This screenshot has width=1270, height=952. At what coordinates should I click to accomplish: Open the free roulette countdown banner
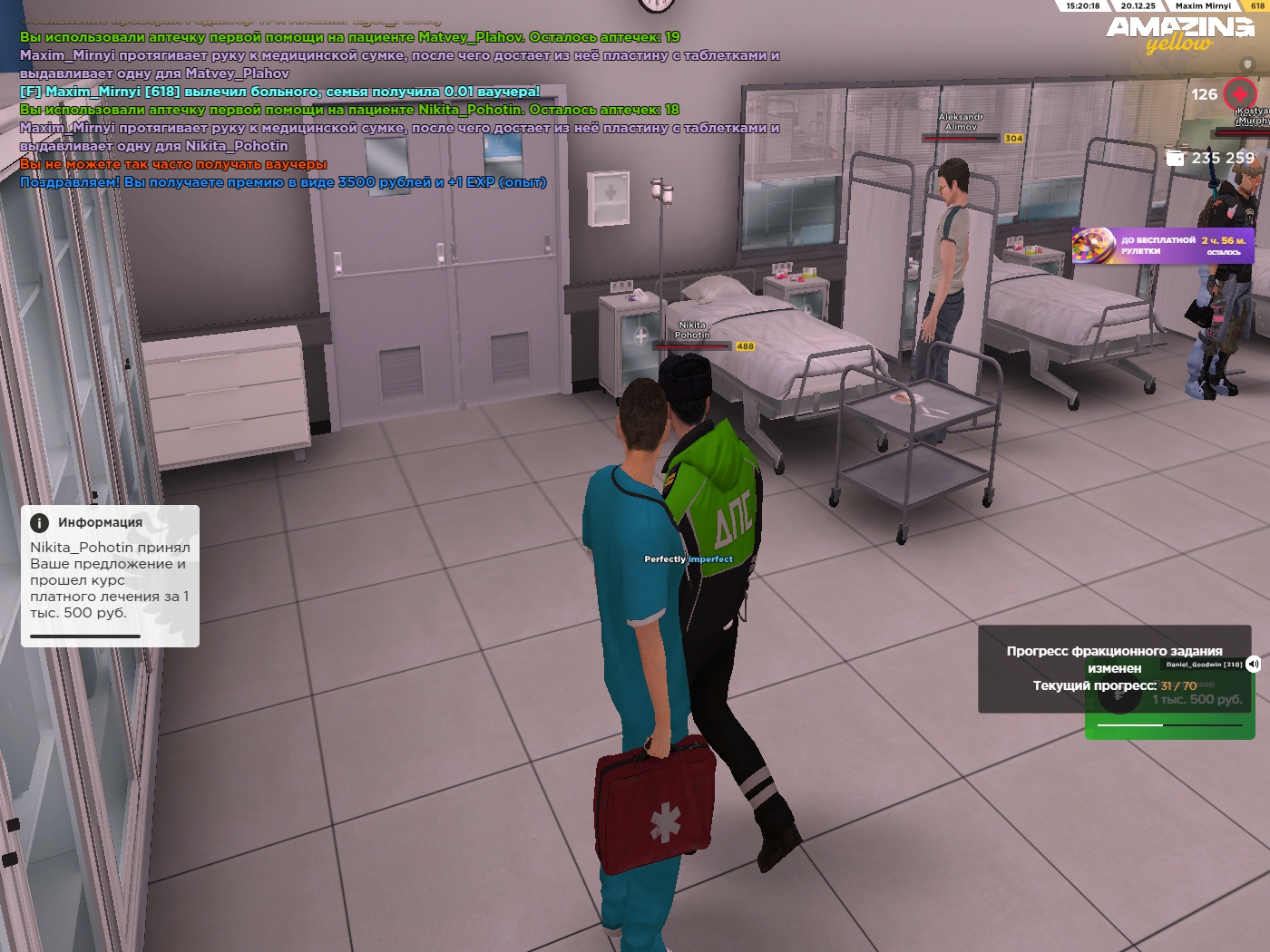pyautogui.click(x=1163, y=246)
